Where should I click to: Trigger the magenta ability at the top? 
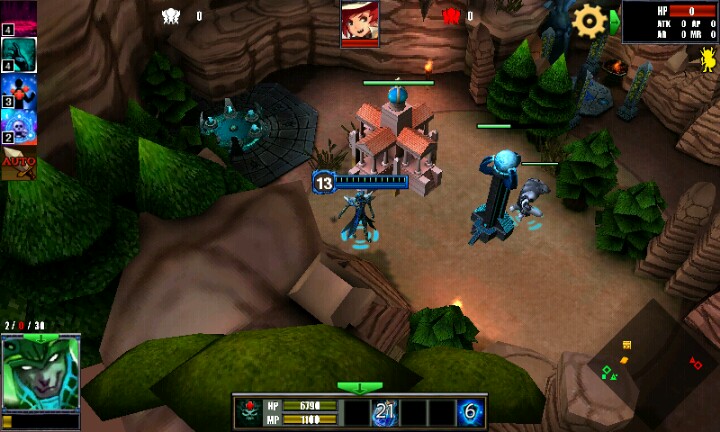[20, 16]
